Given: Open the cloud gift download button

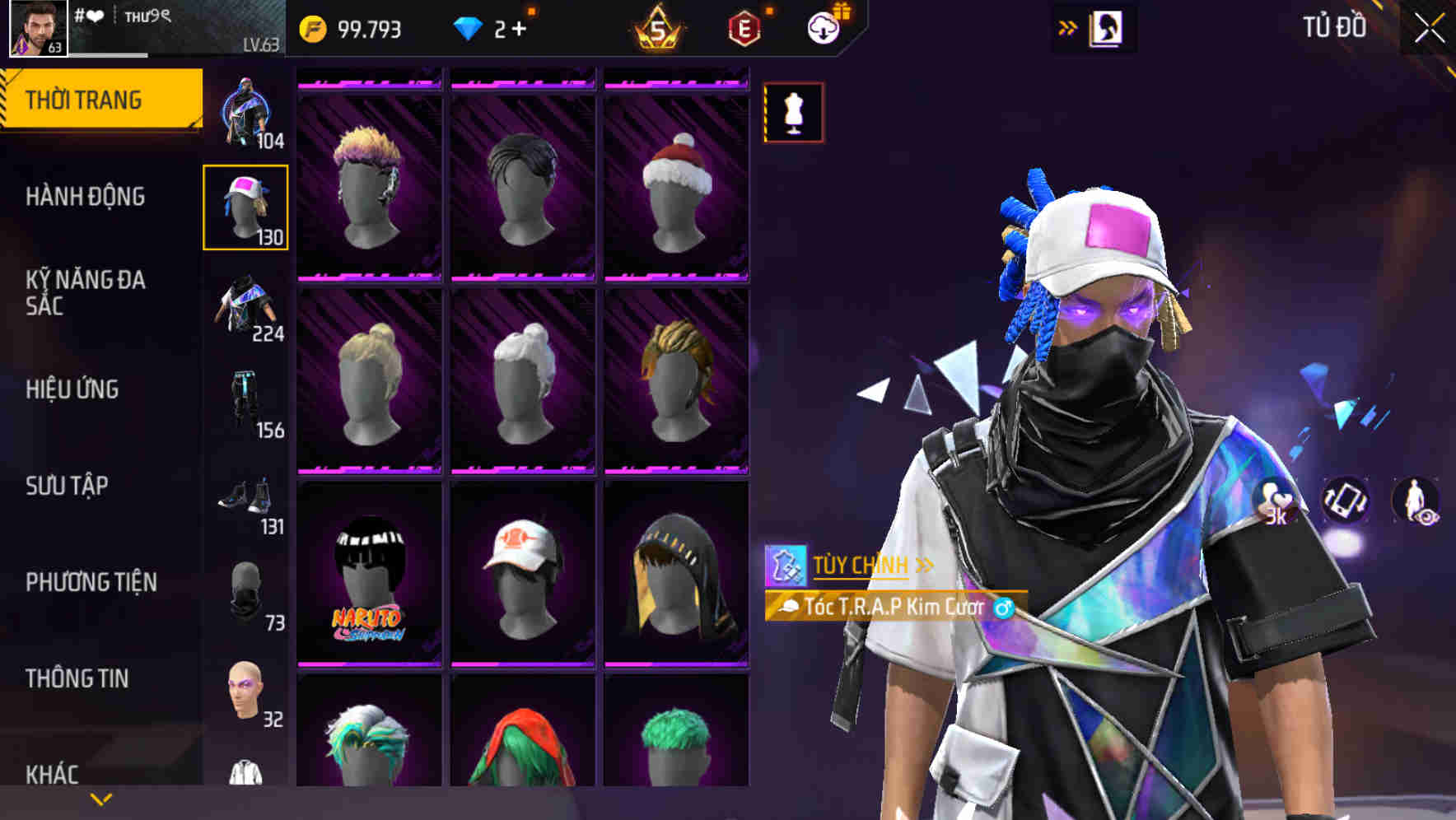Looking at the screenshot, I should [x=823, y=27].
